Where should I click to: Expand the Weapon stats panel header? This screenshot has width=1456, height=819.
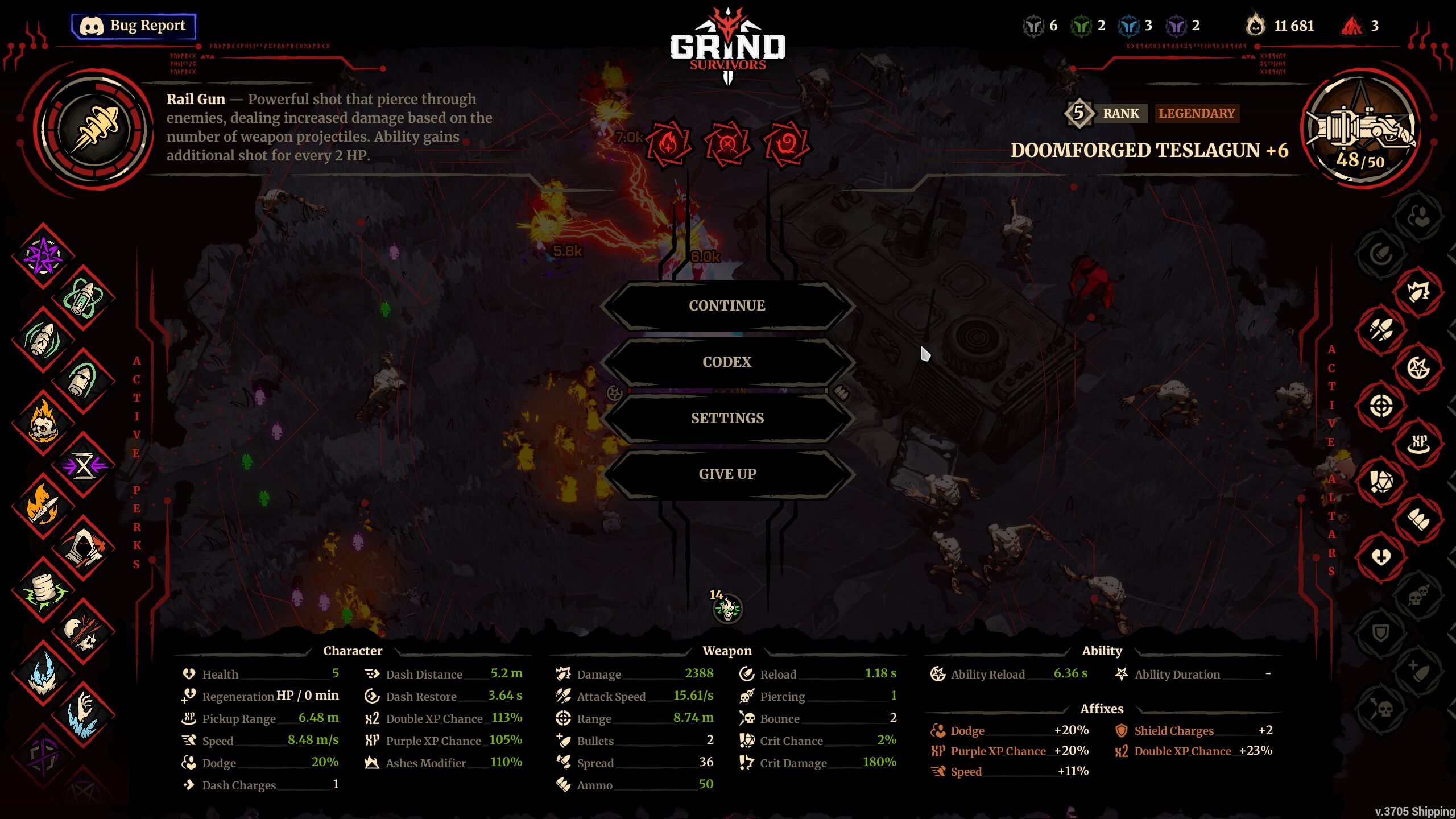pyautogui.click(x=727, y=651)
